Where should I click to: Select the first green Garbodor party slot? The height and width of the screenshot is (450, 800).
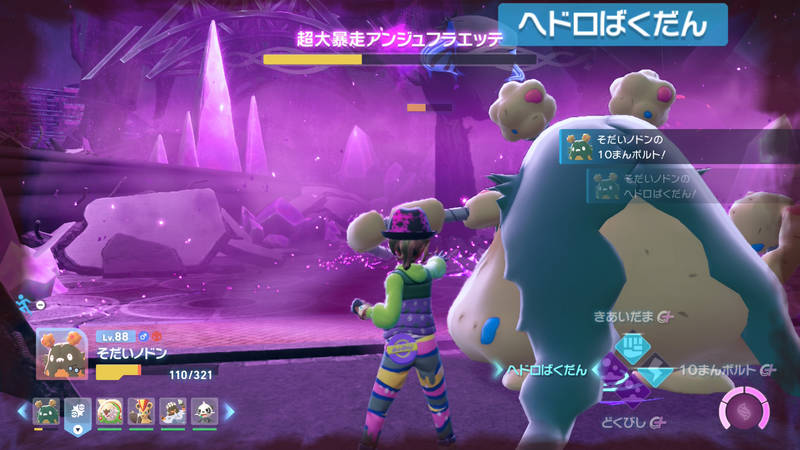point(46,411)
